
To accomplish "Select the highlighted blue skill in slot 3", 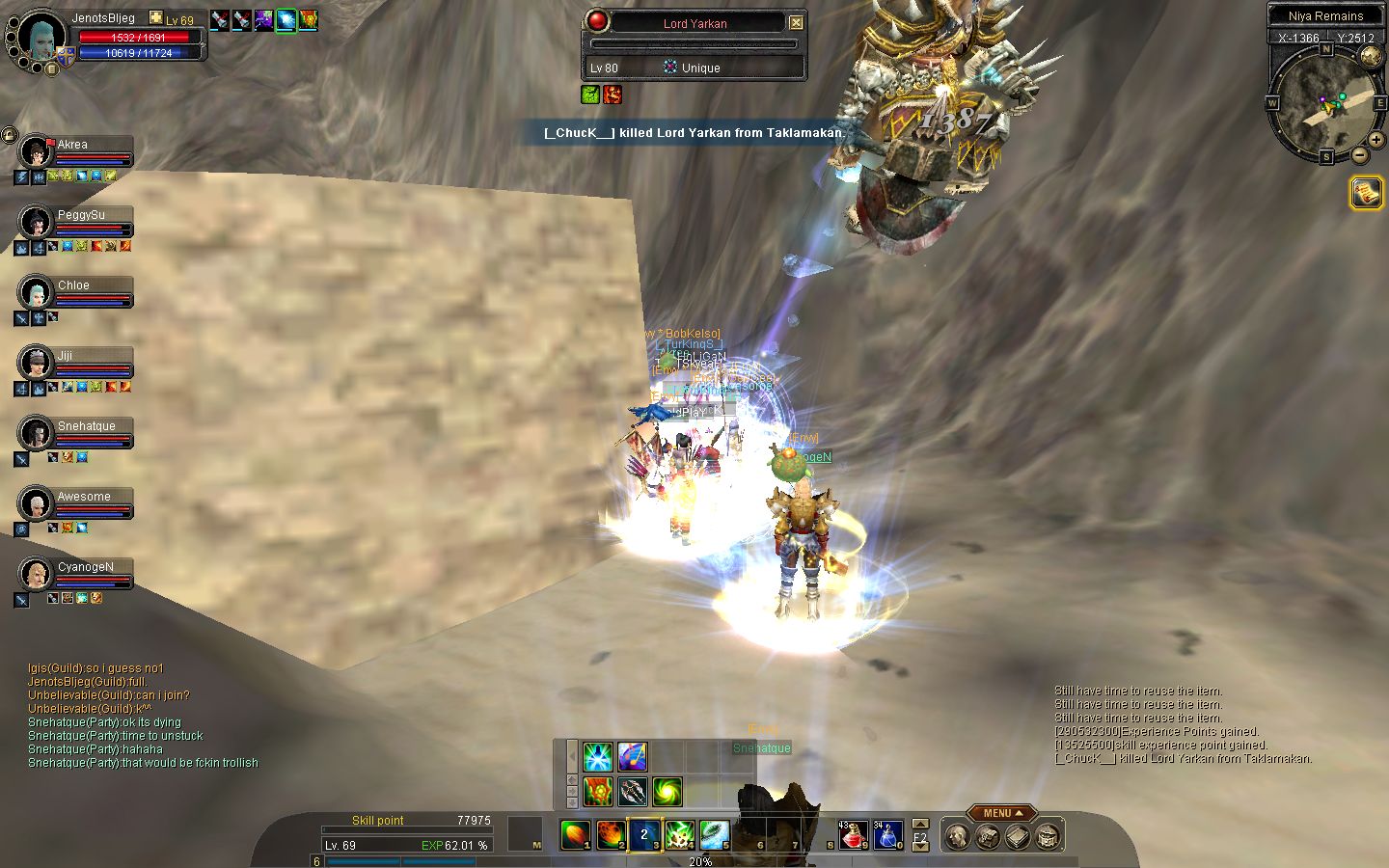I will (645, 834).
